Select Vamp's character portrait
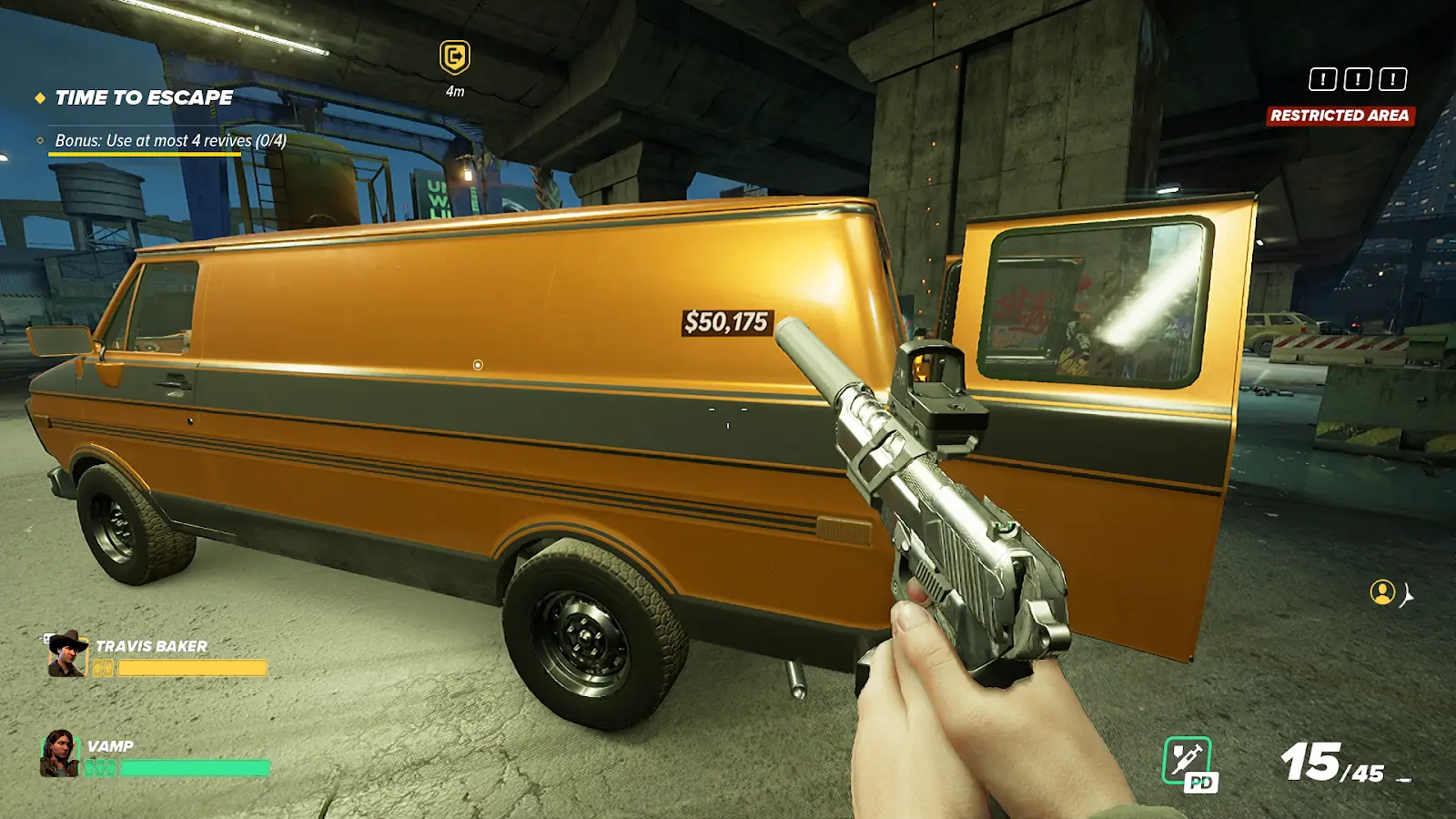The image size is (1456, 819). (60, 753)
